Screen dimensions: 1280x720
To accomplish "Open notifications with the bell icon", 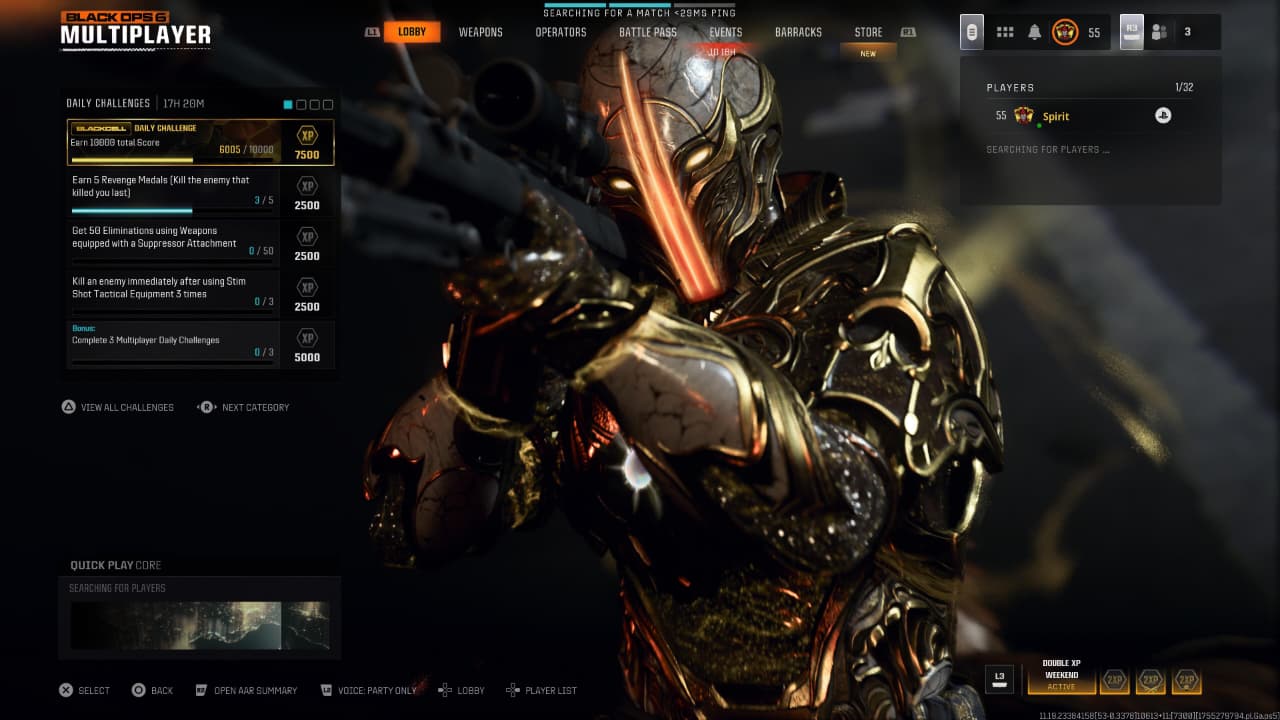I will pyautogui.click(x=1035, y=32).
